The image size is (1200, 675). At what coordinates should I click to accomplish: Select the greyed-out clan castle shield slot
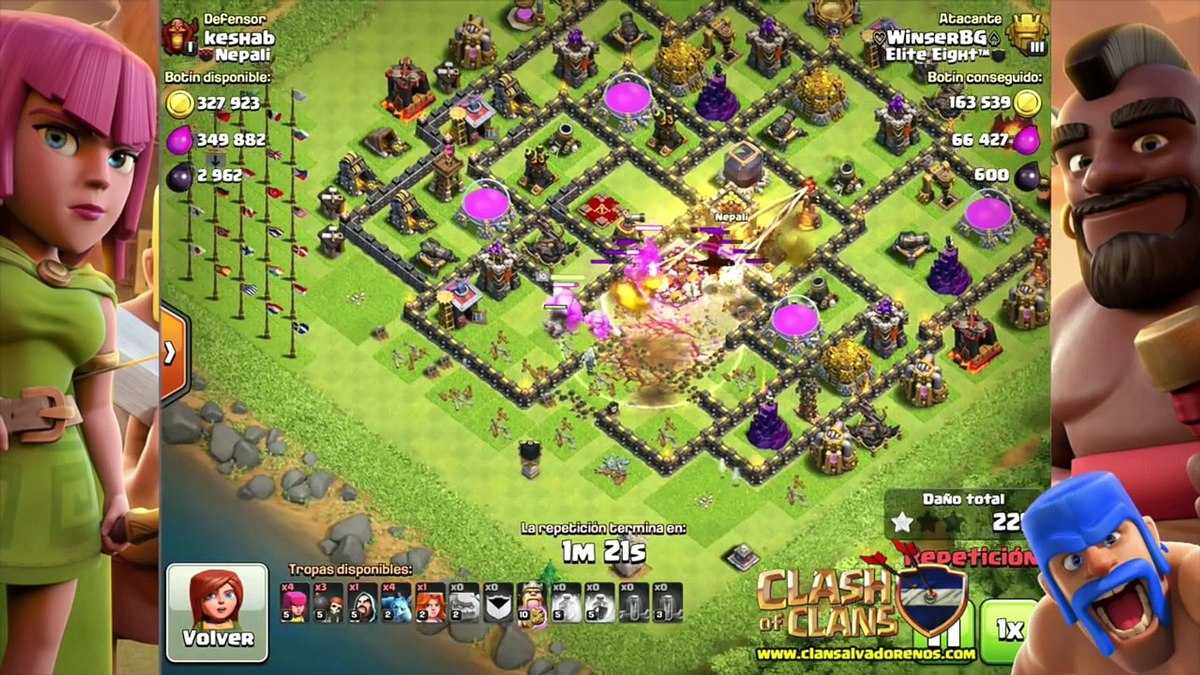[x=498, y=603]
